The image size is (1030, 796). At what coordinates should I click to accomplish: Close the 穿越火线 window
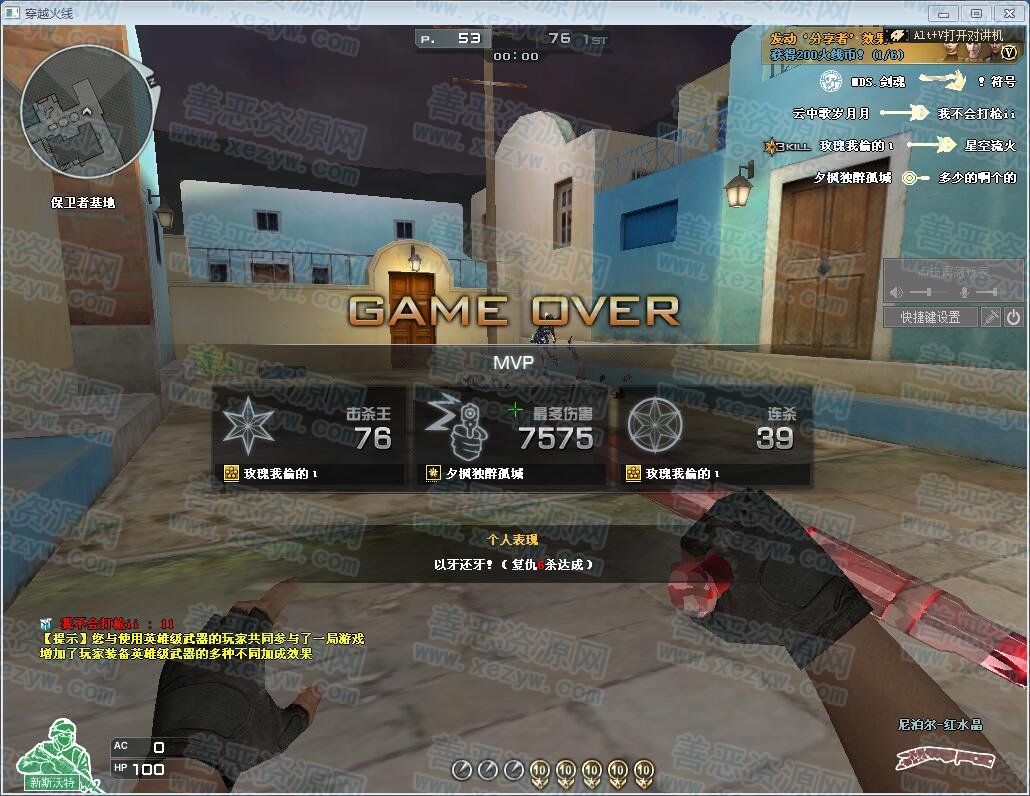click(1008, 13)
